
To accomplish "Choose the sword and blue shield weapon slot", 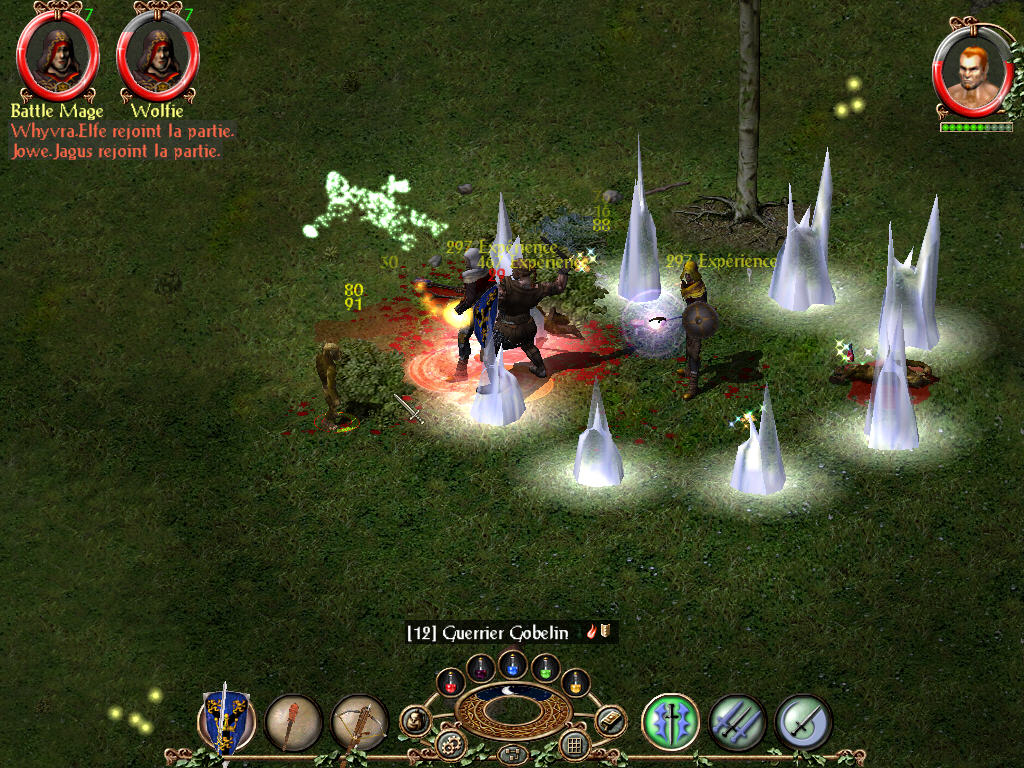I will pos(226,720).
